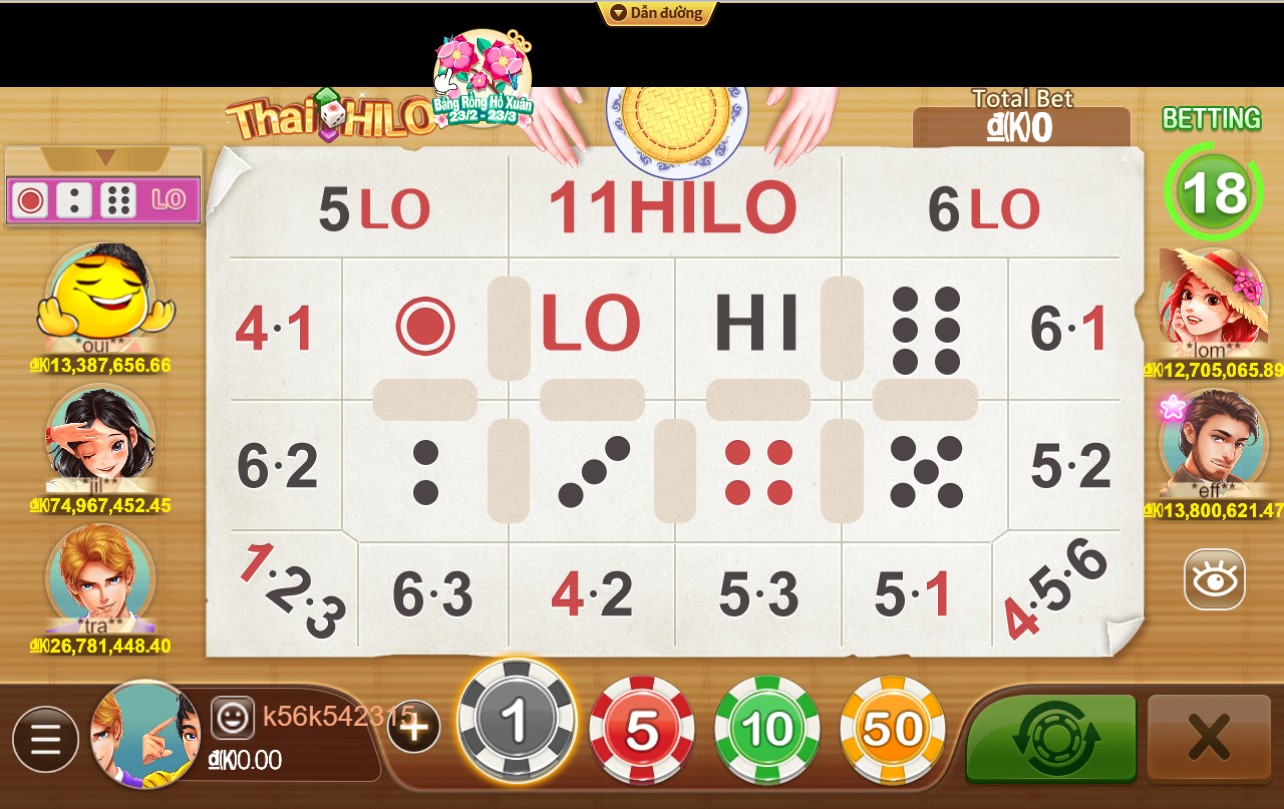Select the orange 50 chip
The height and width of the screenshot is (809, 1284).
(891, 729)
